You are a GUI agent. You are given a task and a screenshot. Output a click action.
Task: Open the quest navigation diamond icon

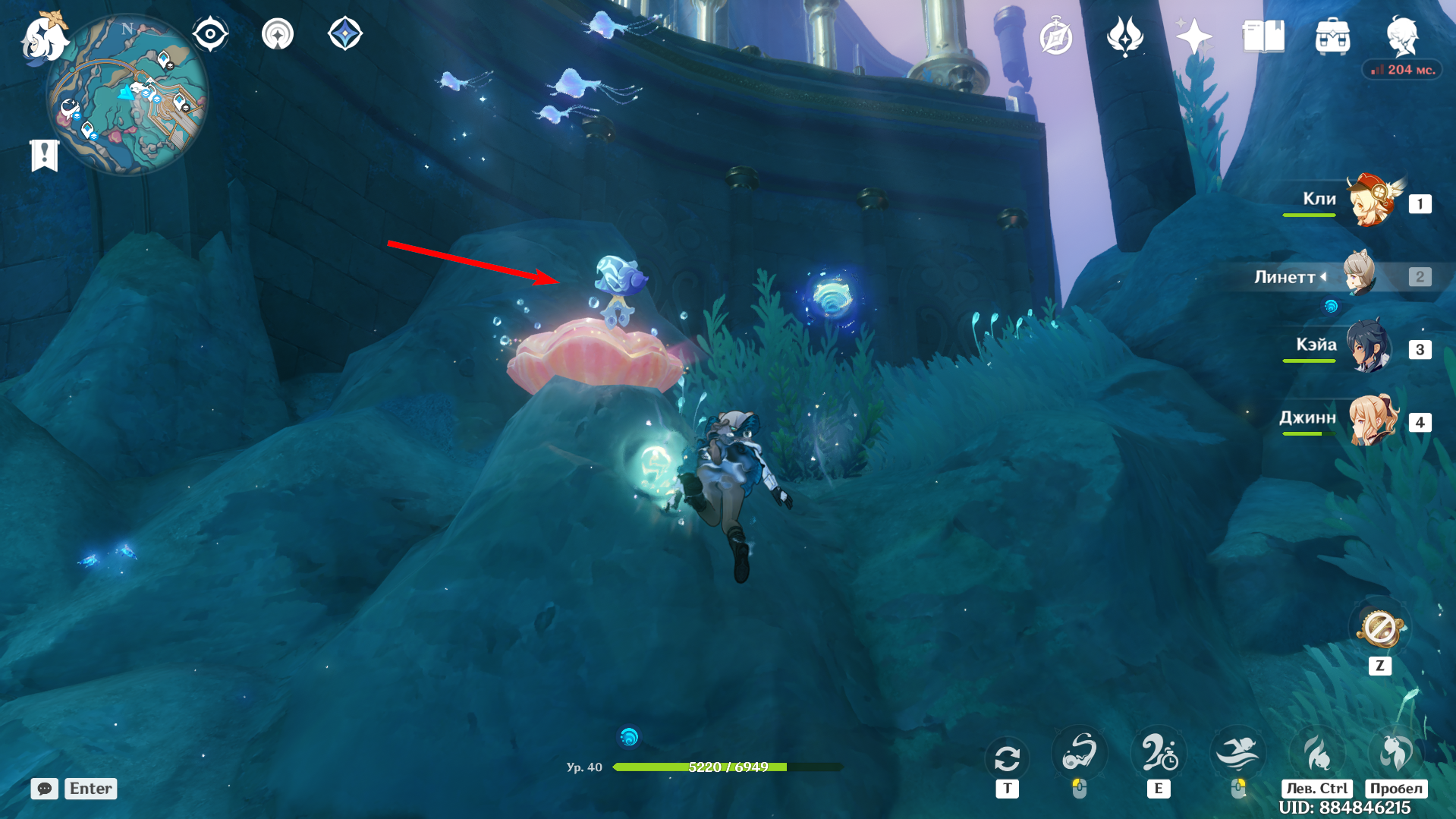345,34
